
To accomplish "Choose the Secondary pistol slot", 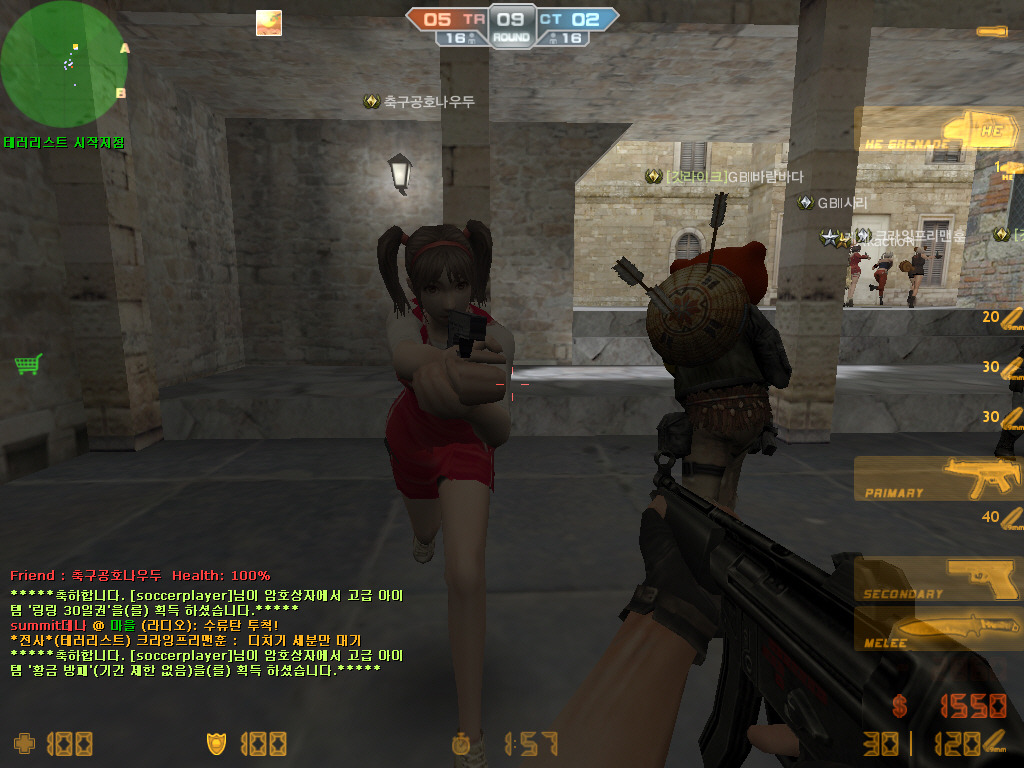I will pyautogui.click(x=938, y=581).
